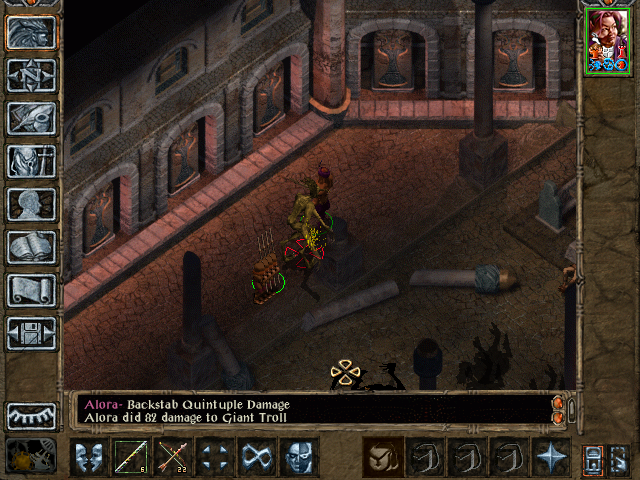Open special abilities with the star button
The image size is (640, 480).
pos(550,457)
